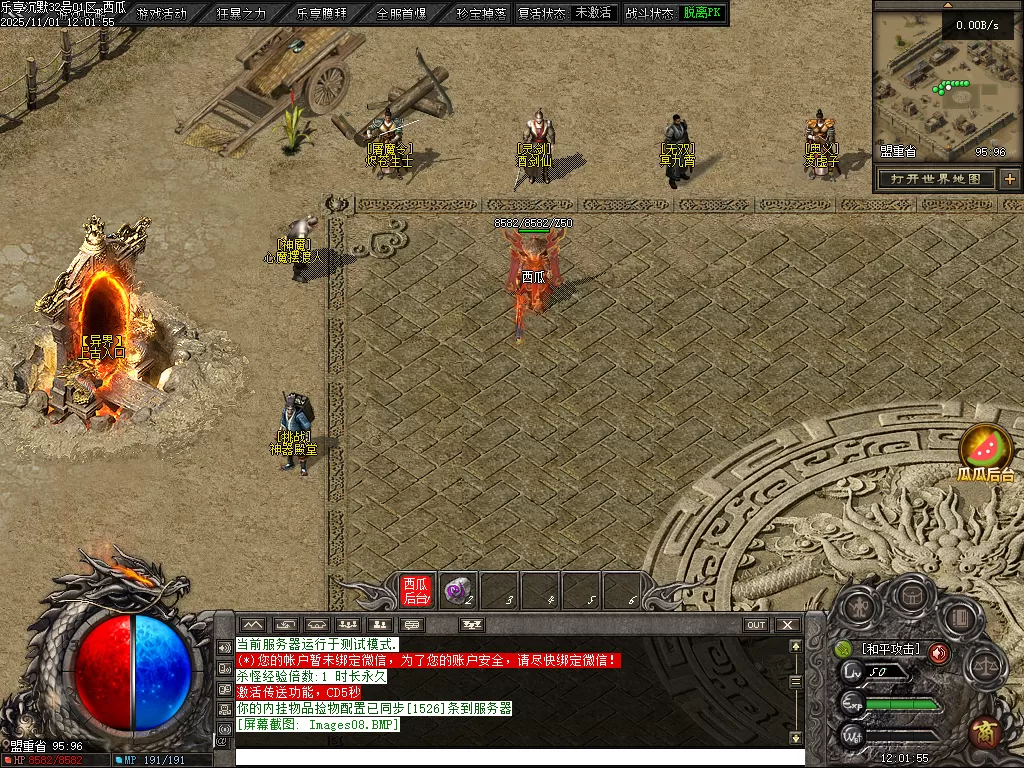Use the purple stone in hotbar slot 2
Viewport: 1024px width, 768px height.
coord(459,590)
